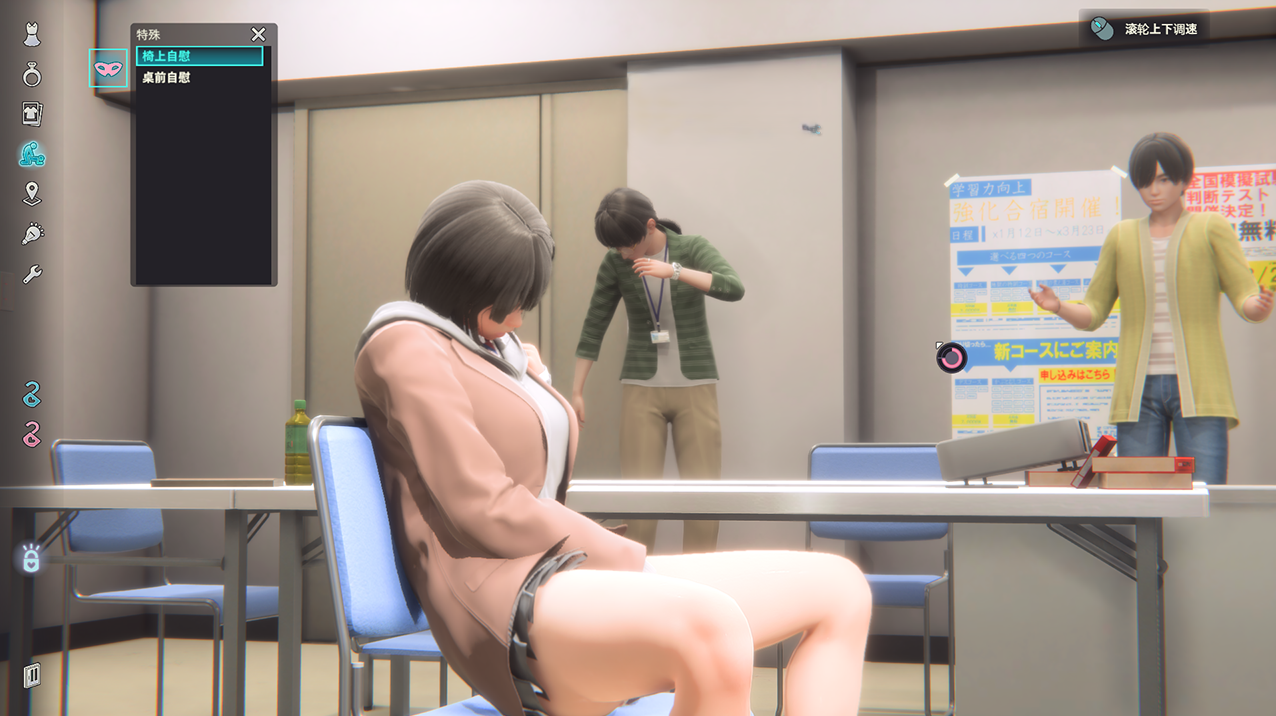1276x716 pixels.
Task: Open the dress clothing menu
Action: [32, 35]
